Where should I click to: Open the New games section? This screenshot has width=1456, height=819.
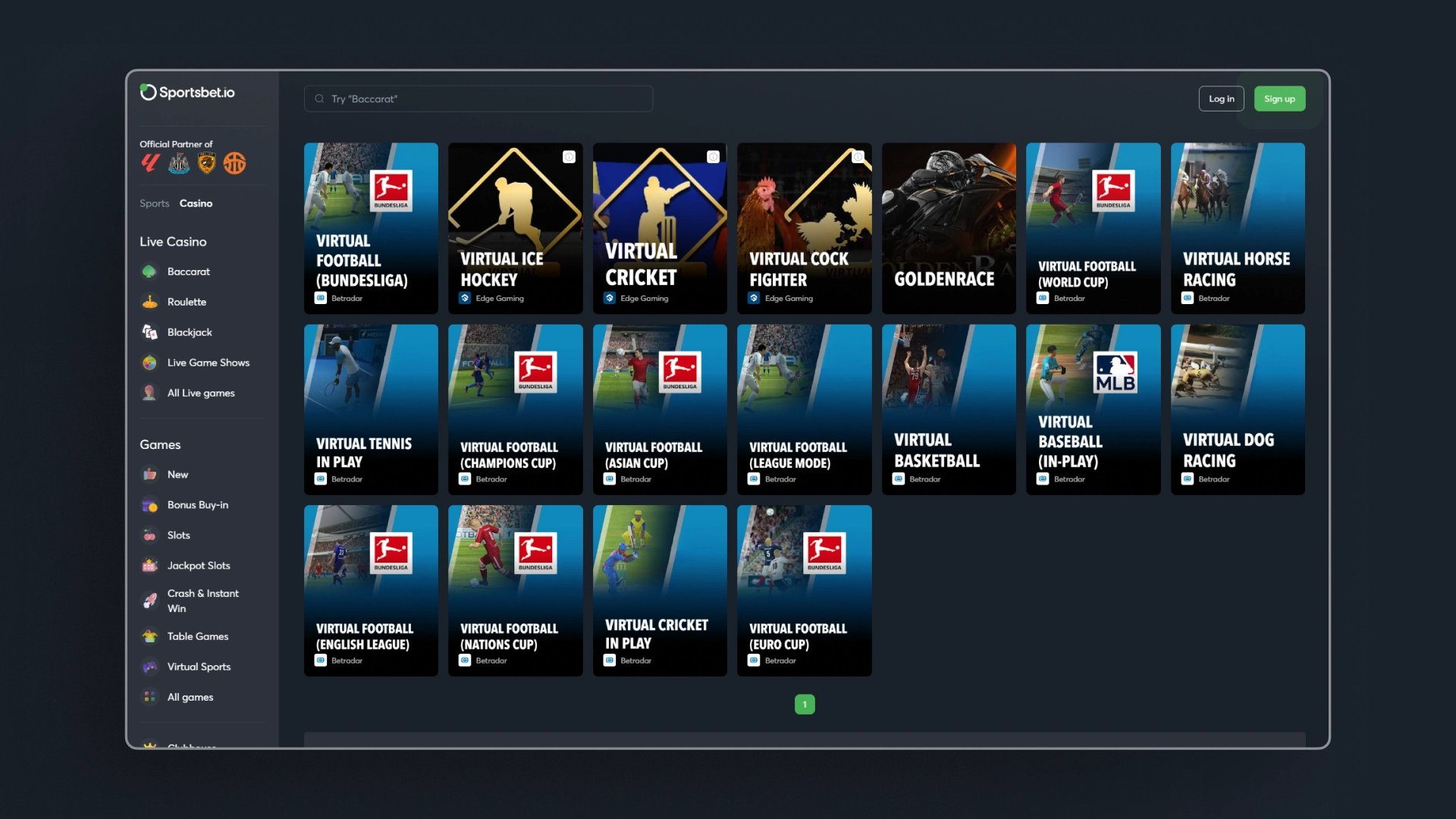click(177, 475)
